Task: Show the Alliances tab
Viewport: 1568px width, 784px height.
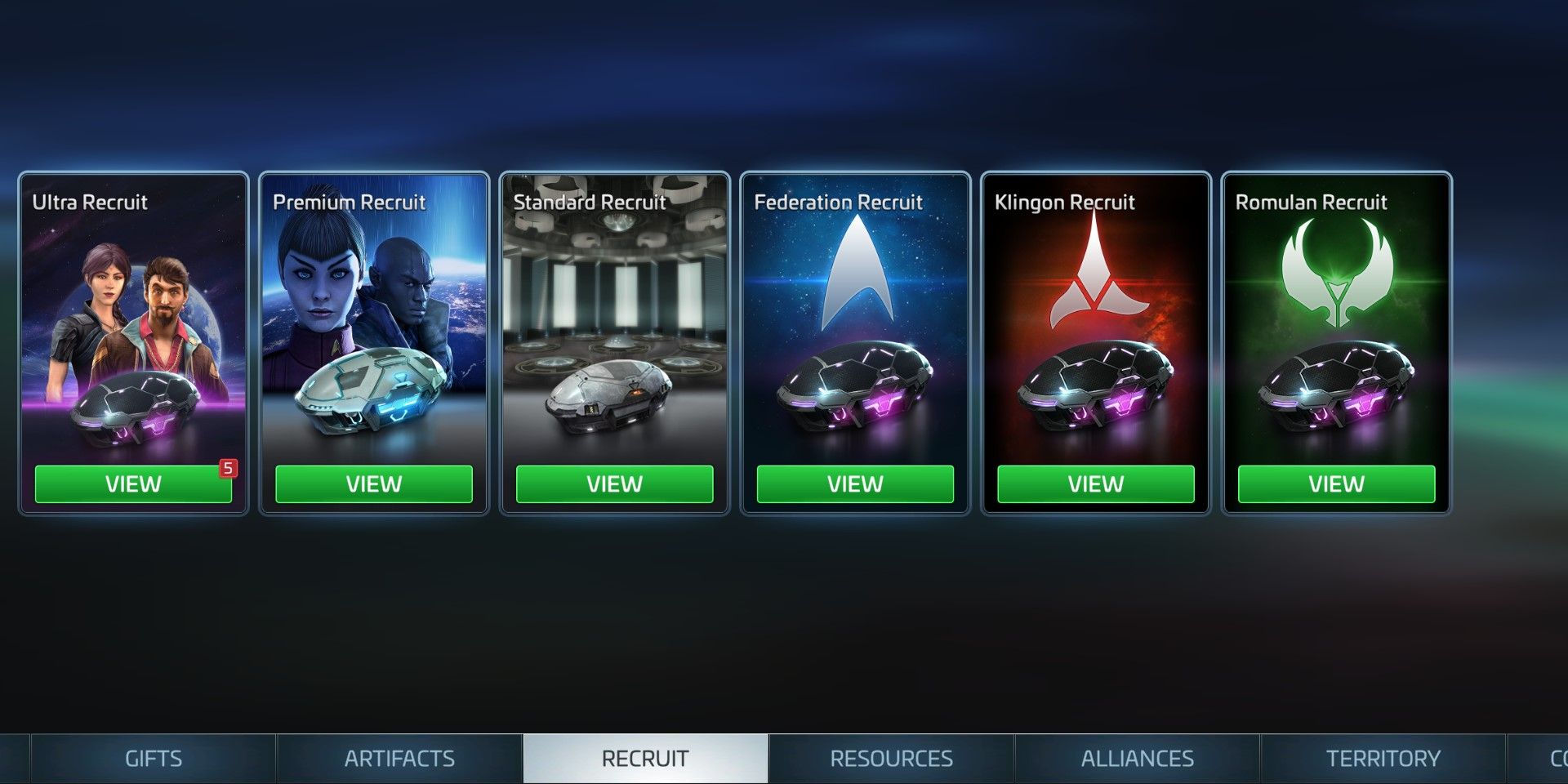Action: [1137, 759]
